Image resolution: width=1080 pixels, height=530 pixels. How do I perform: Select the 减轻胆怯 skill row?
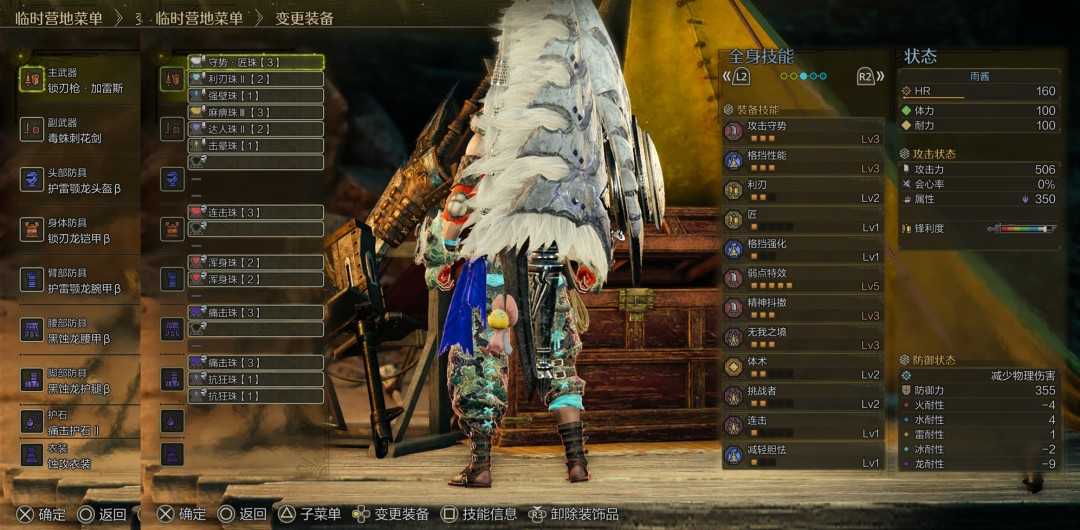click(x=802, y=455)
